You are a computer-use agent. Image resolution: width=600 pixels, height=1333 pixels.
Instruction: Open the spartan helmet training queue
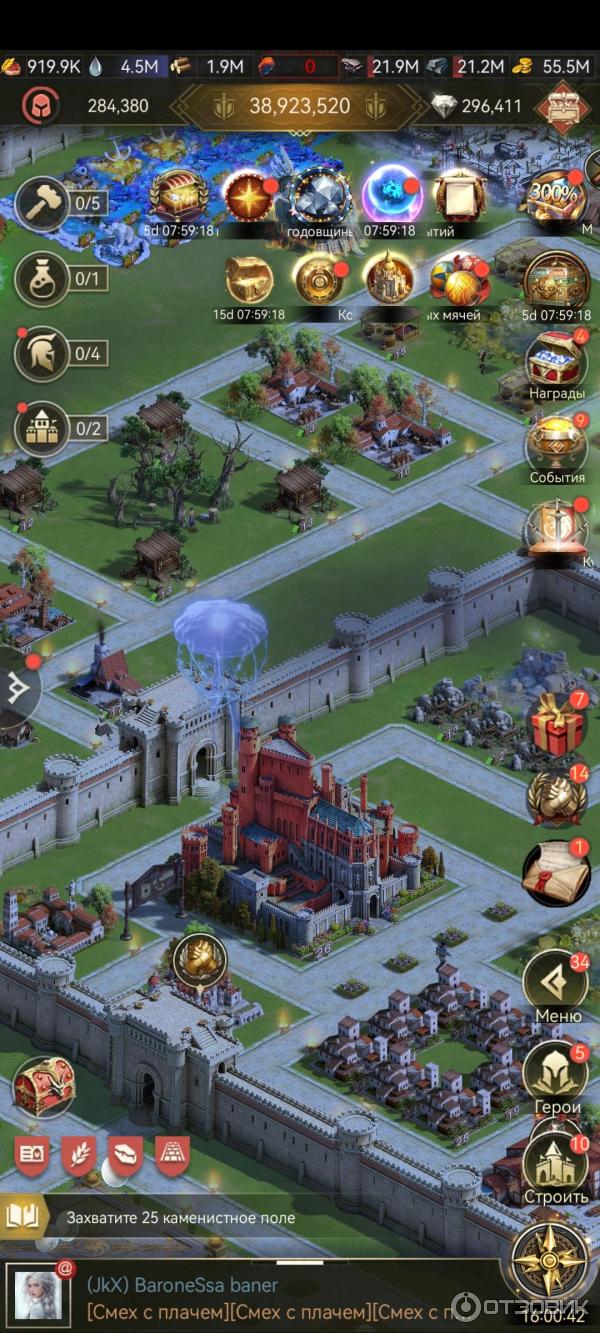click(43, 354)
